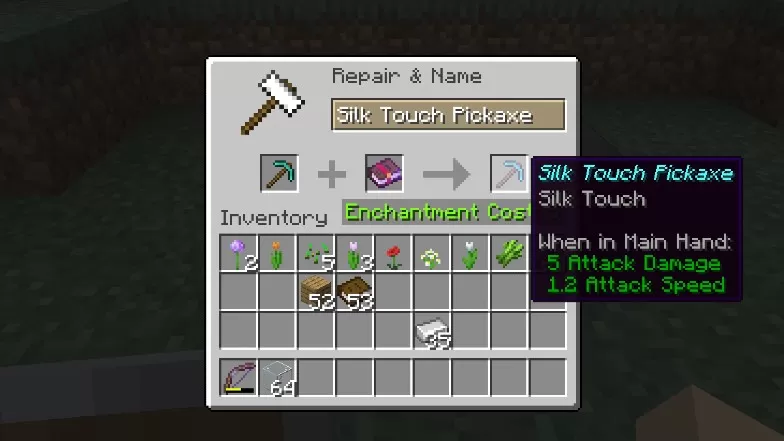Pick up the diamond pickaxe input slot
The height and width of the screenshot is (441, 784).
pyautogui.click(x=279, y=174)
